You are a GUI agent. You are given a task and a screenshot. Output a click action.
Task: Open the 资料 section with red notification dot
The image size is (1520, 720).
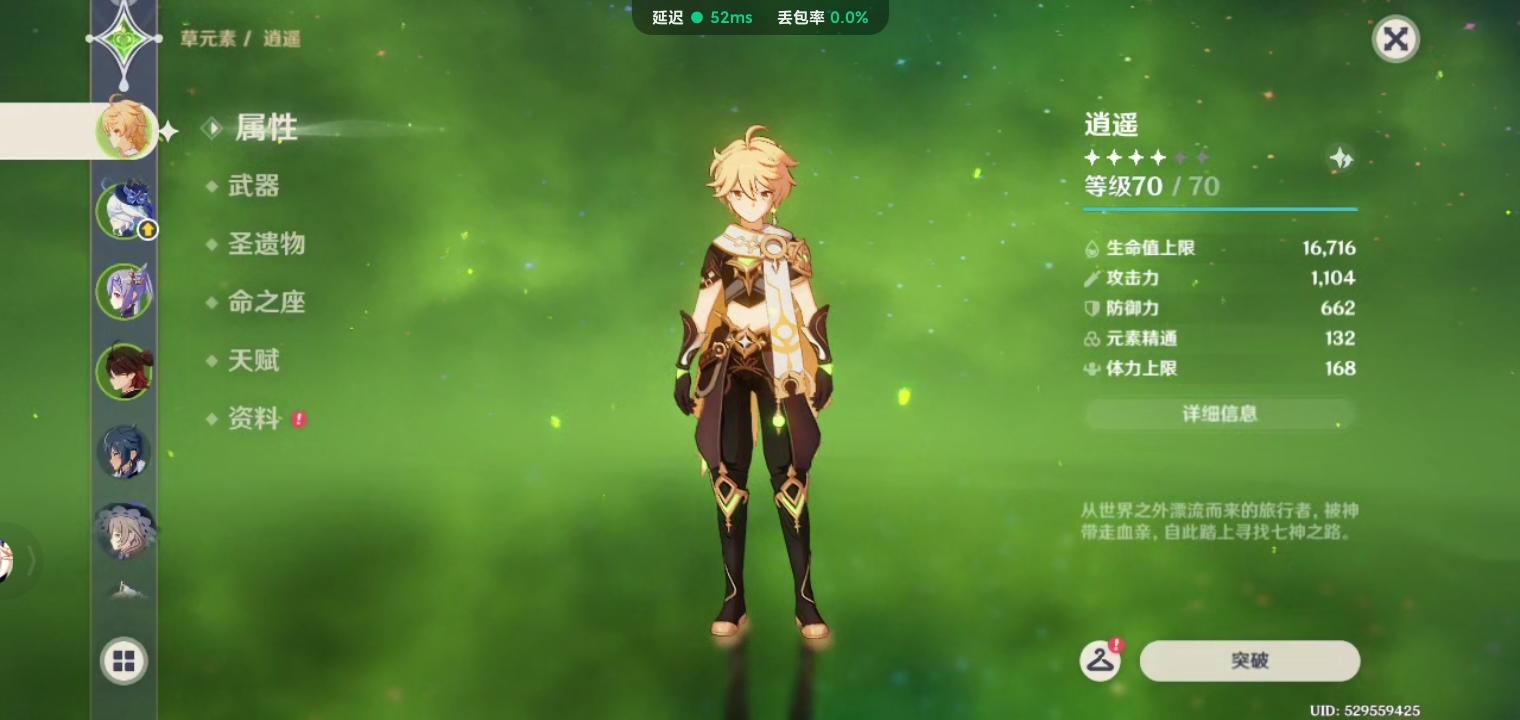pos(252,419)
